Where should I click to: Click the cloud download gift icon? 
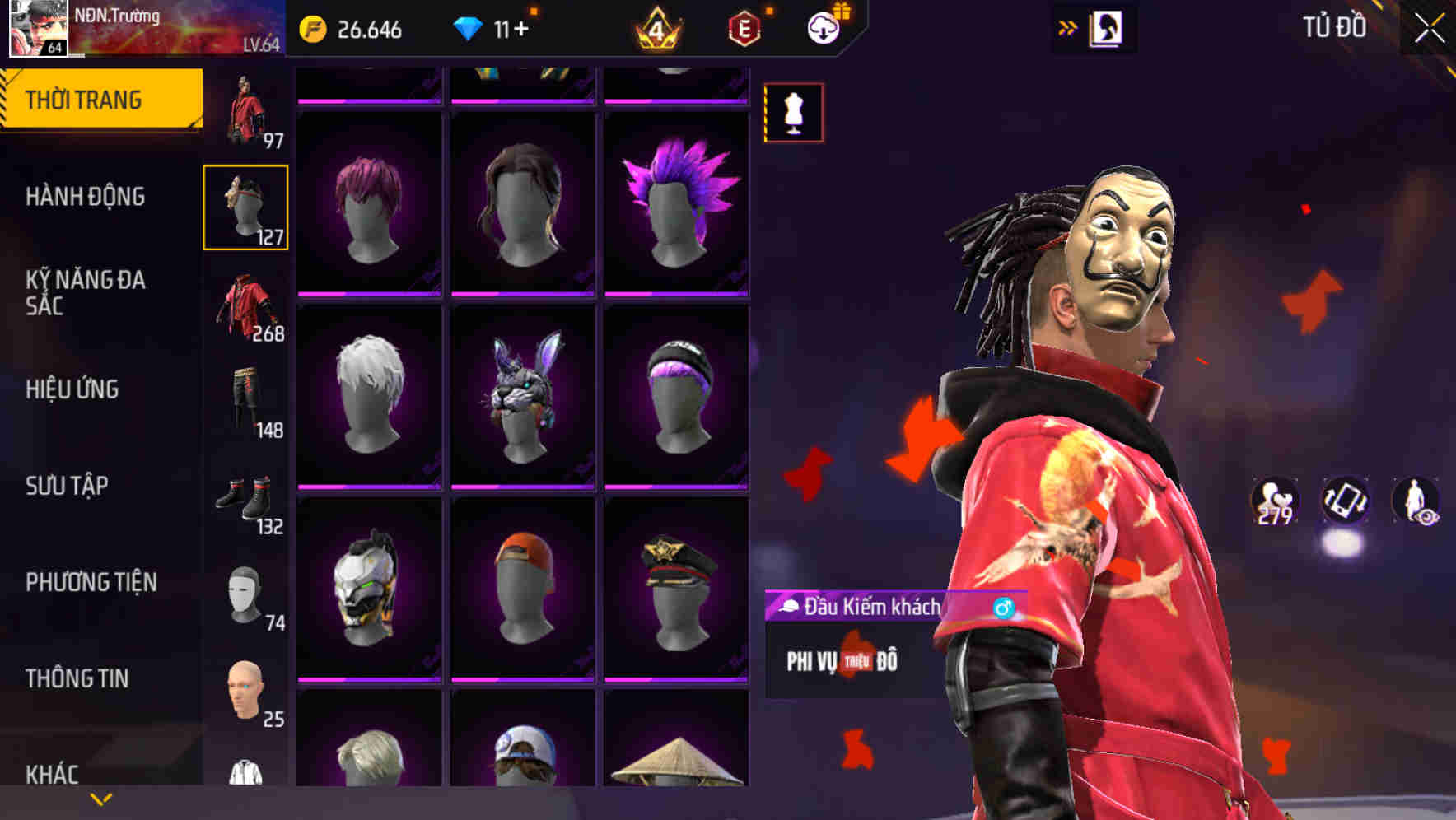click(x=824, y=27)
